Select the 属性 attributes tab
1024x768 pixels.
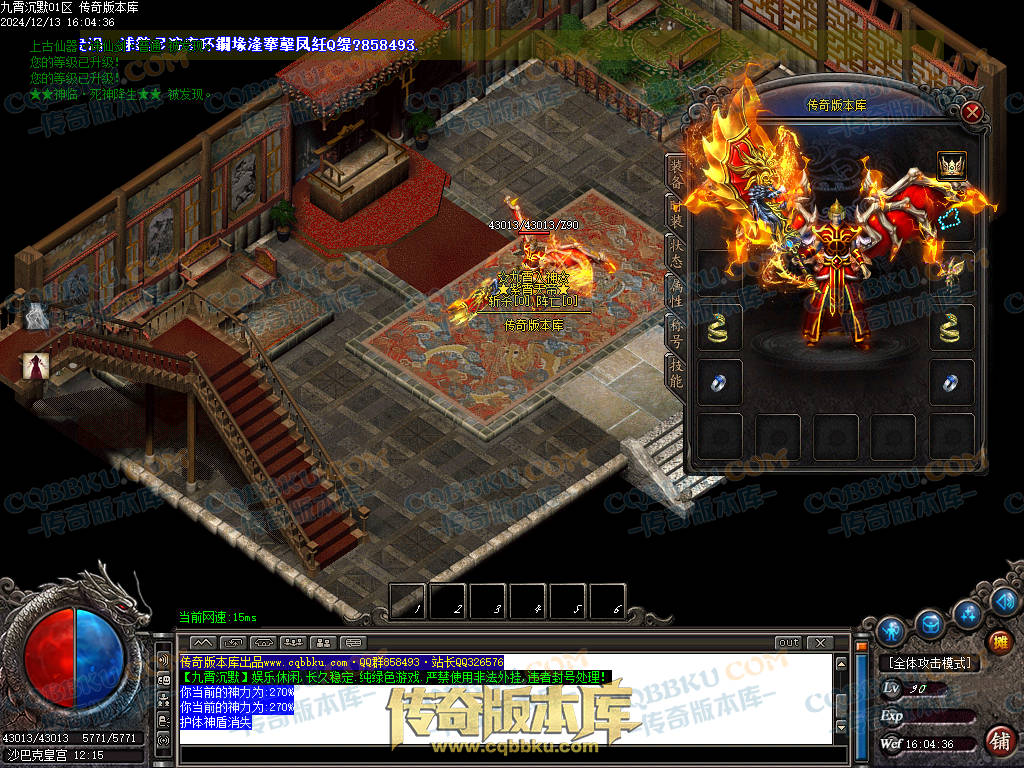(x=676, y=291)
